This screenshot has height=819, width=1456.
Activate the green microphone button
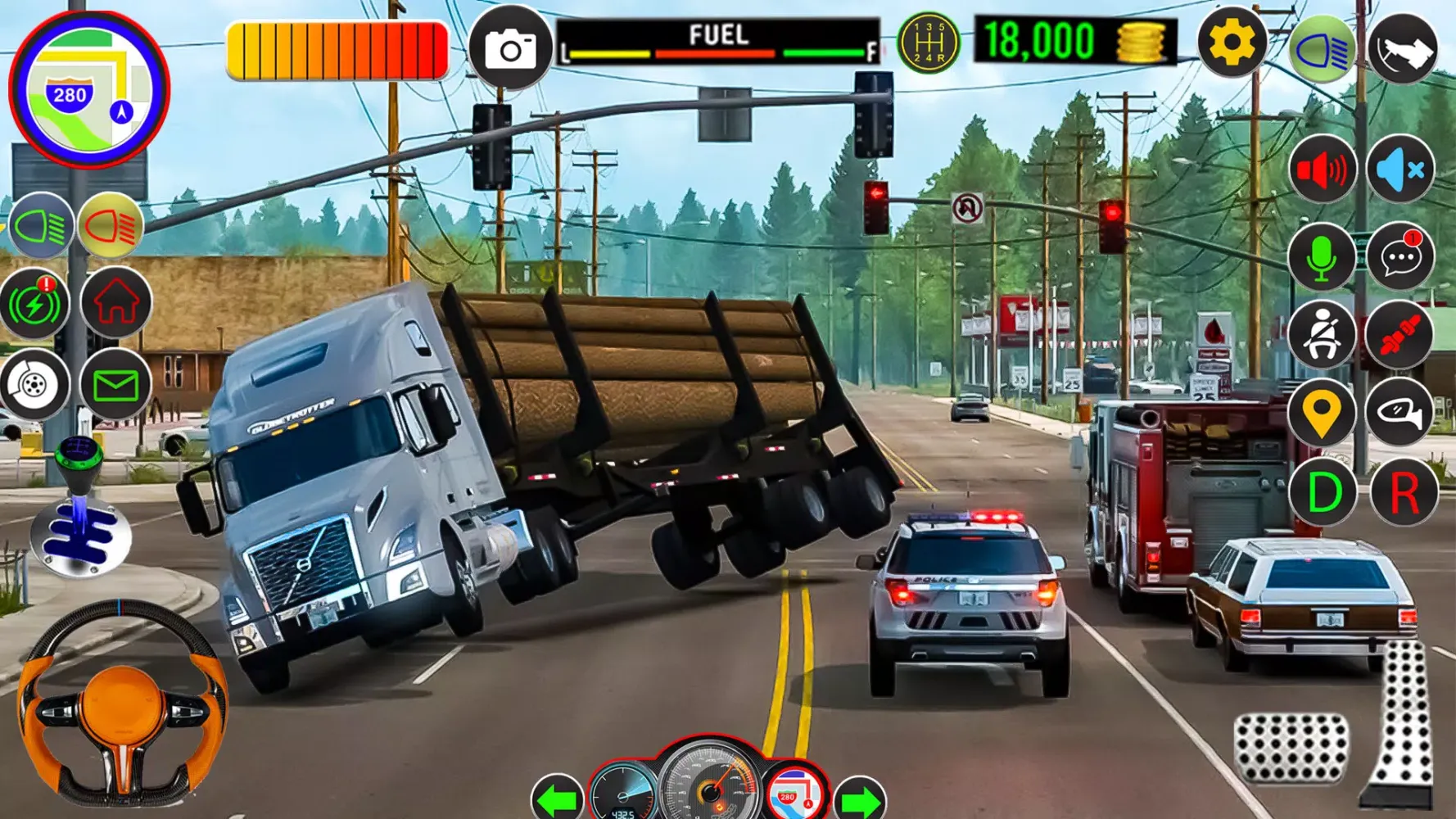click(x=1321, y=257)
